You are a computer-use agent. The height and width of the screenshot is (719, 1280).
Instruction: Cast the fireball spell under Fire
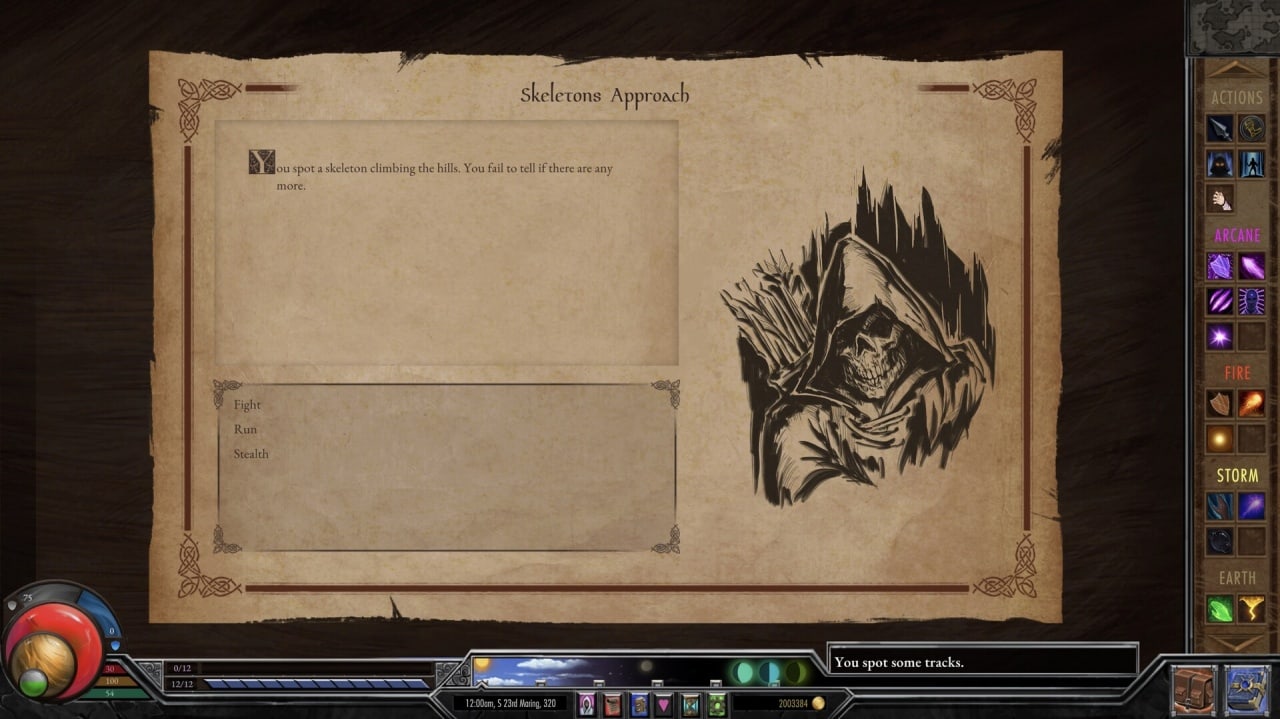1252,403
